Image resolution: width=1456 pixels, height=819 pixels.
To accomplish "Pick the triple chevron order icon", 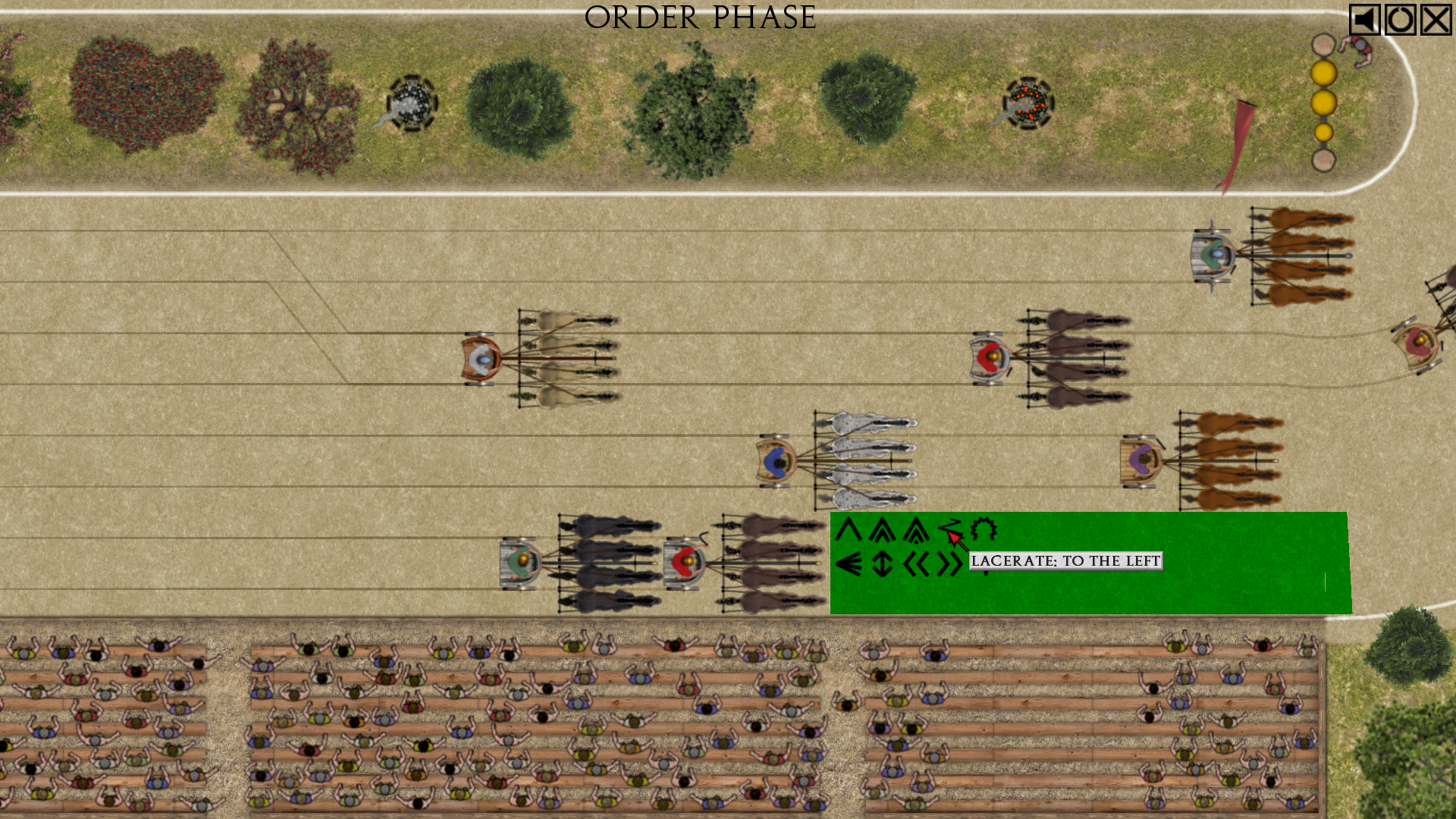I will click(x=916, y=529).
